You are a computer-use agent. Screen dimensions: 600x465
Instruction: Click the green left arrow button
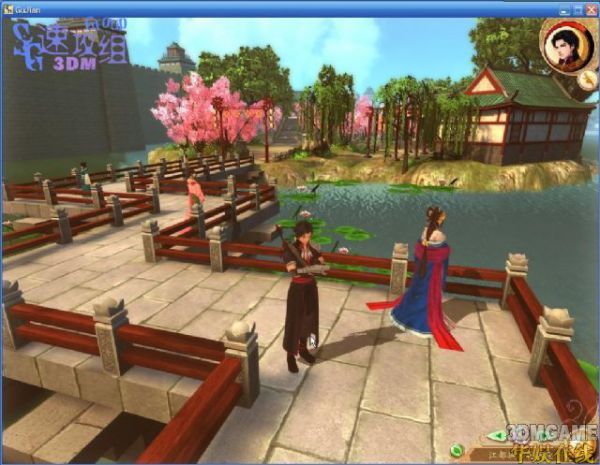pyautogui.click(x=497, y=436)
